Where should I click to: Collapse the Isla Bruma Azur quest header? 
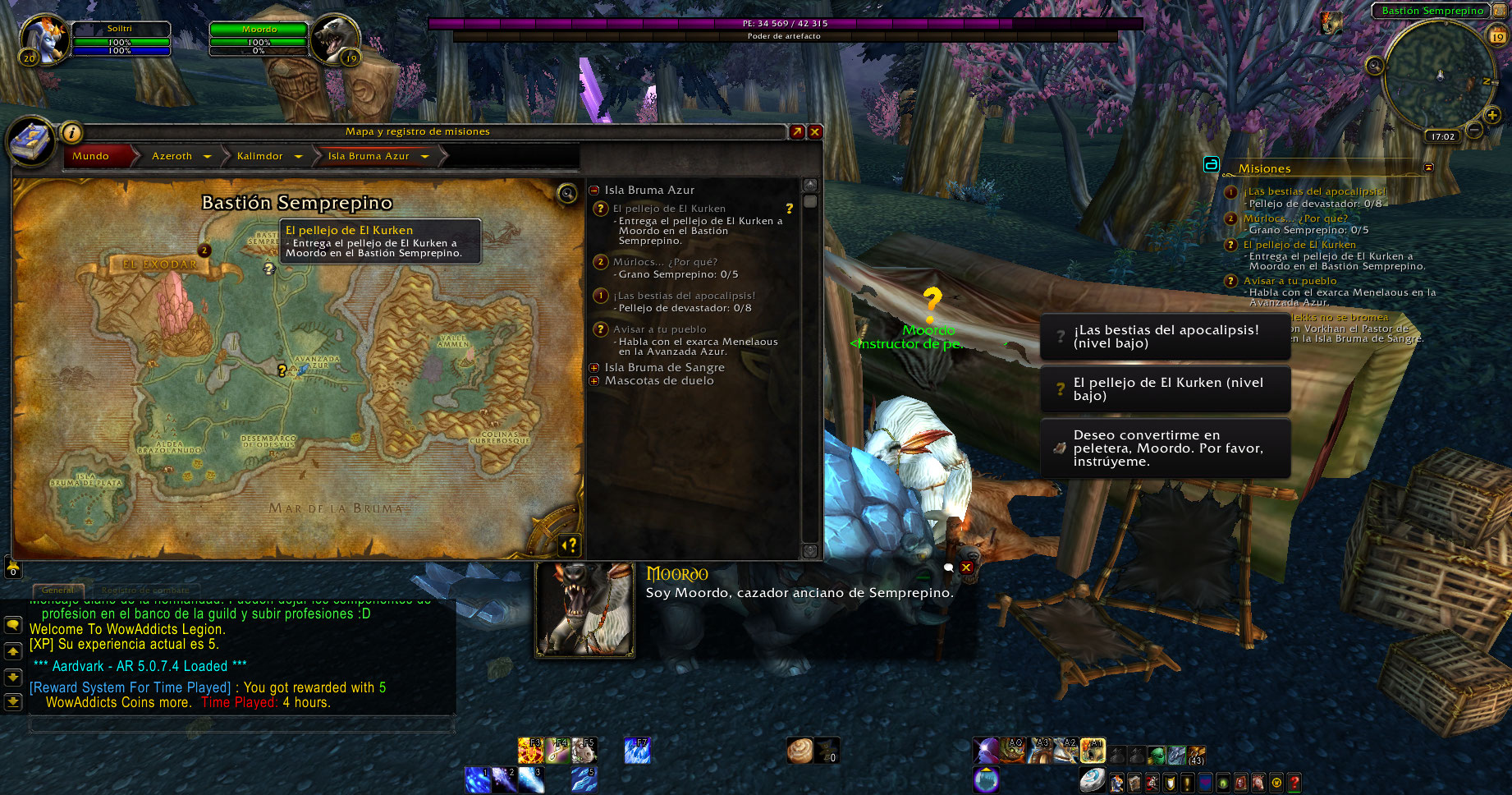[594, 191]
